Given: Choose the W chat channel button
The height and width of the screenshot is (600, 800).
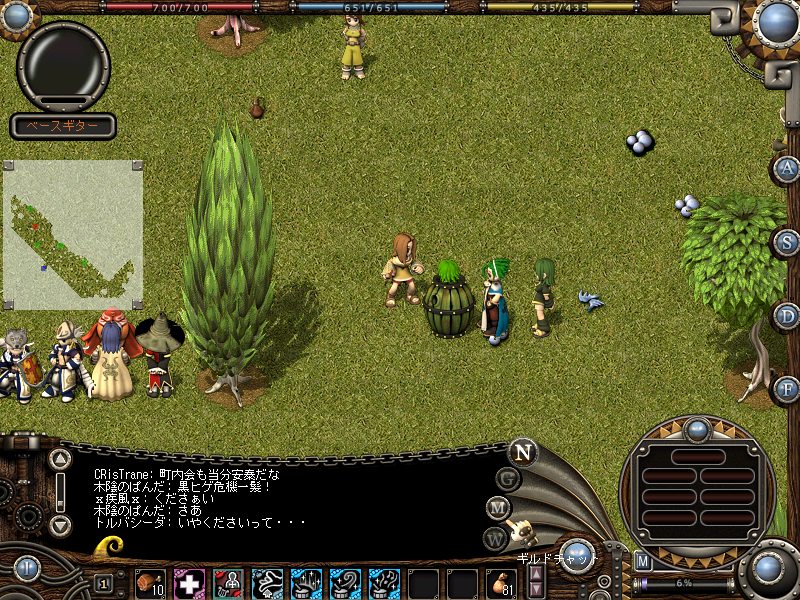Looking at the screenshot, I should pyautogui.click(x=495, y=539).
